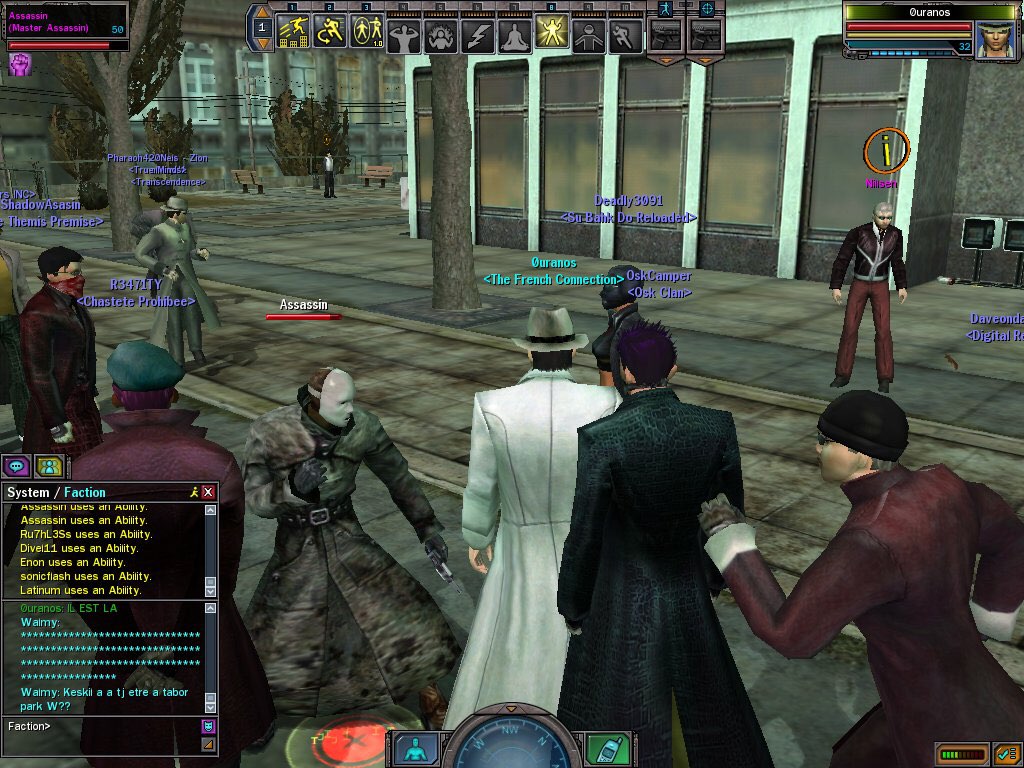The height and width of the screenshot is (768, 1024).
Task: Close the chat window
Action: (x=208, y=492)
